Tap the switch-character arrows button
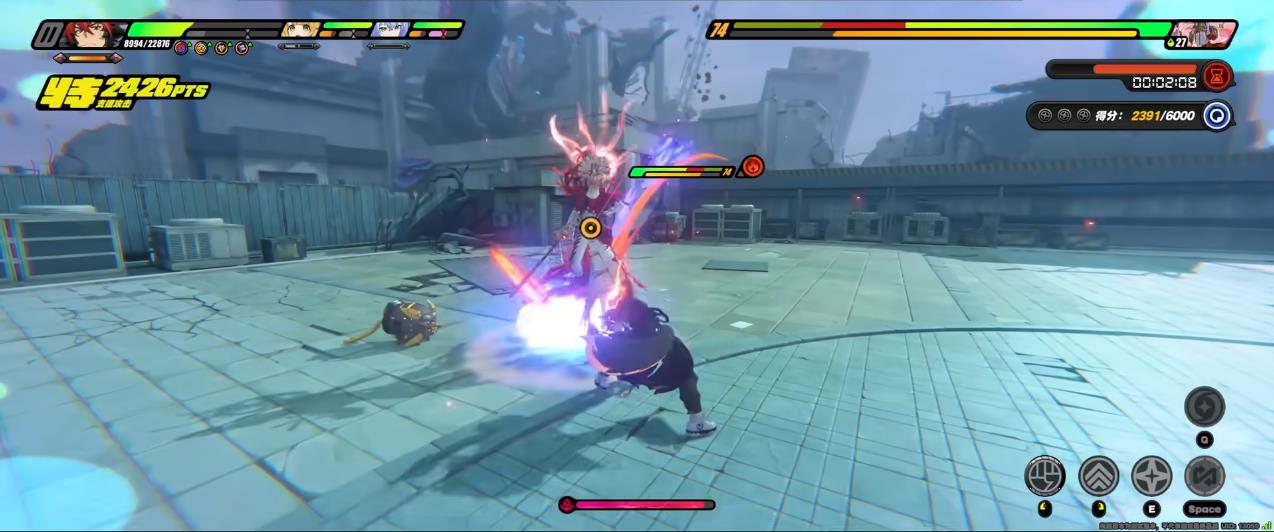 tap(1204, 475)
